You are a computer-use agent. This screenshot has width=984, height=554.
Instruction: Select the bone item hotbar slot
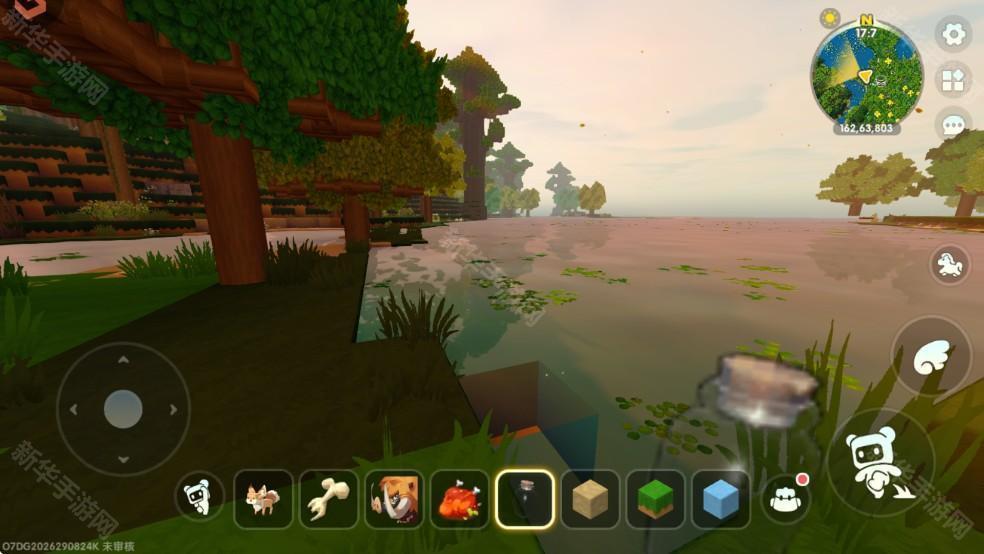329,499
